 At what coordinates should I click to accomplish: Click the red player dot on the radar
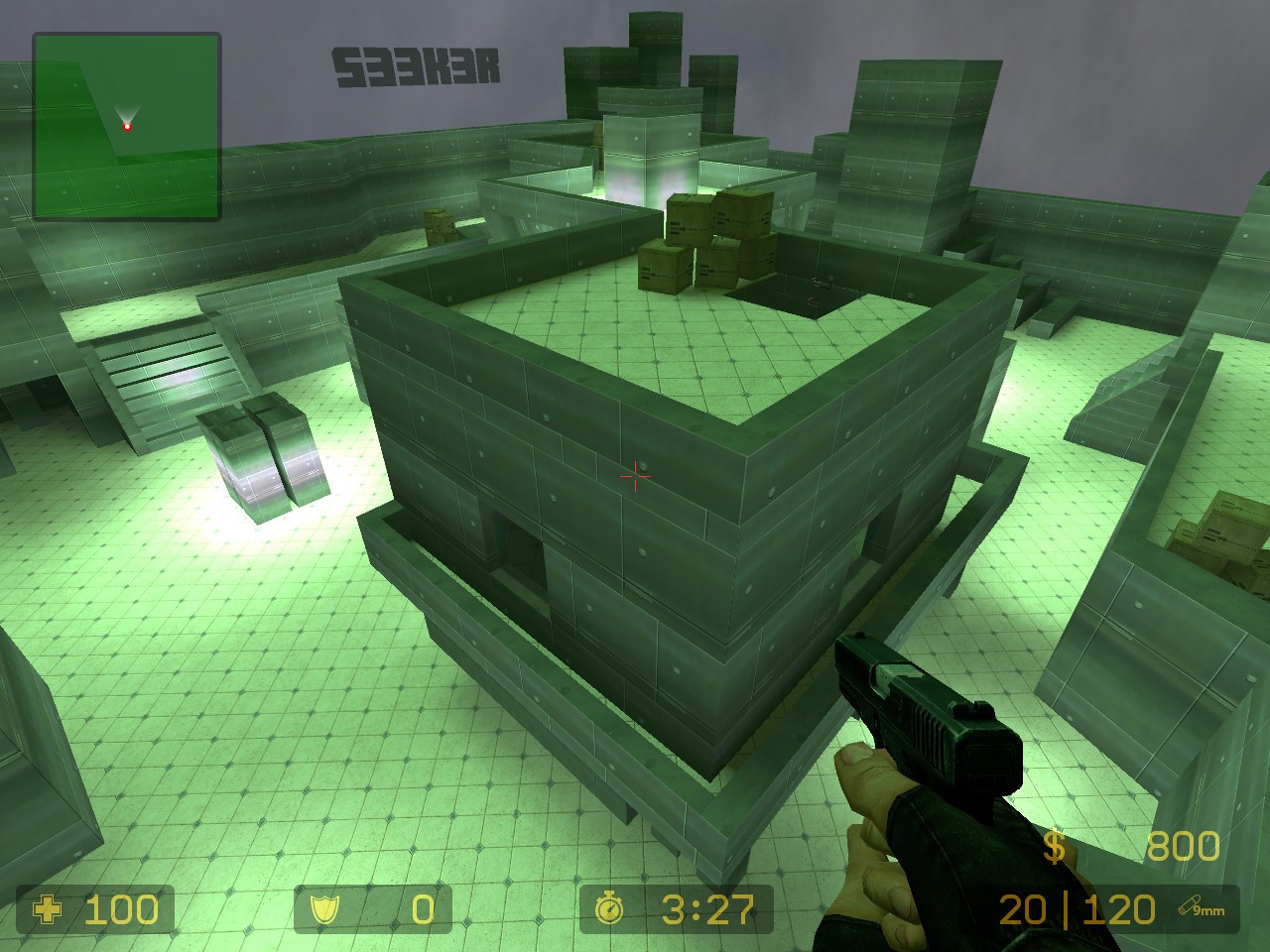(127, 127)
